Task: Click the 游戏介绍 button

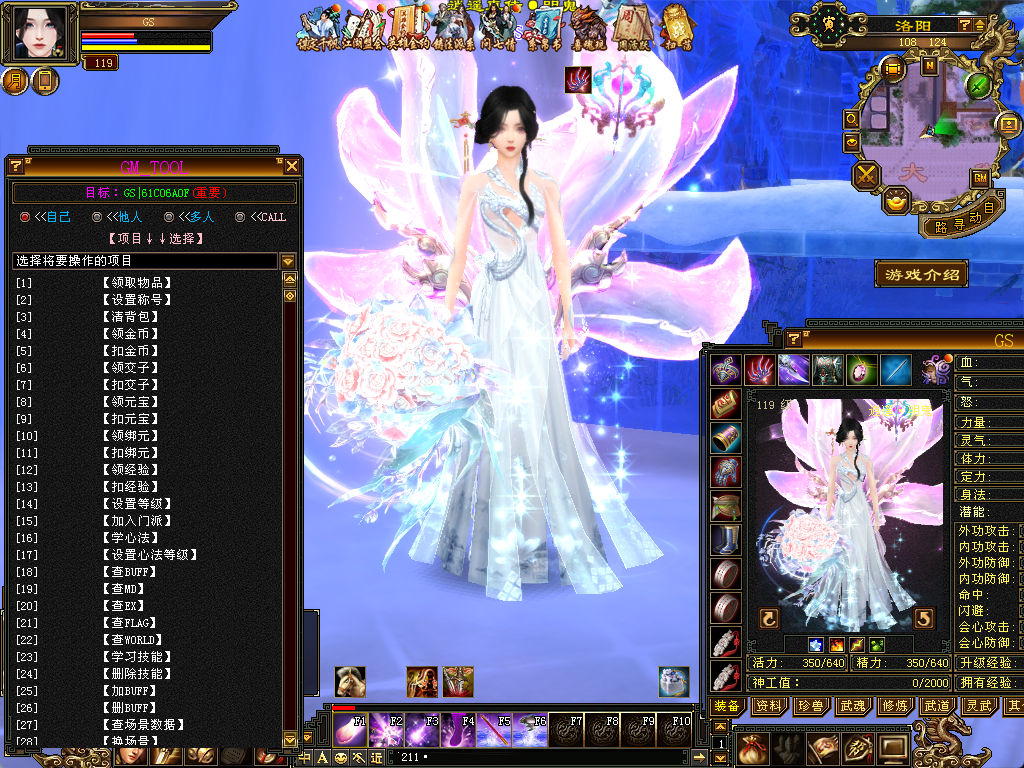Action: (x=921, y=273)
